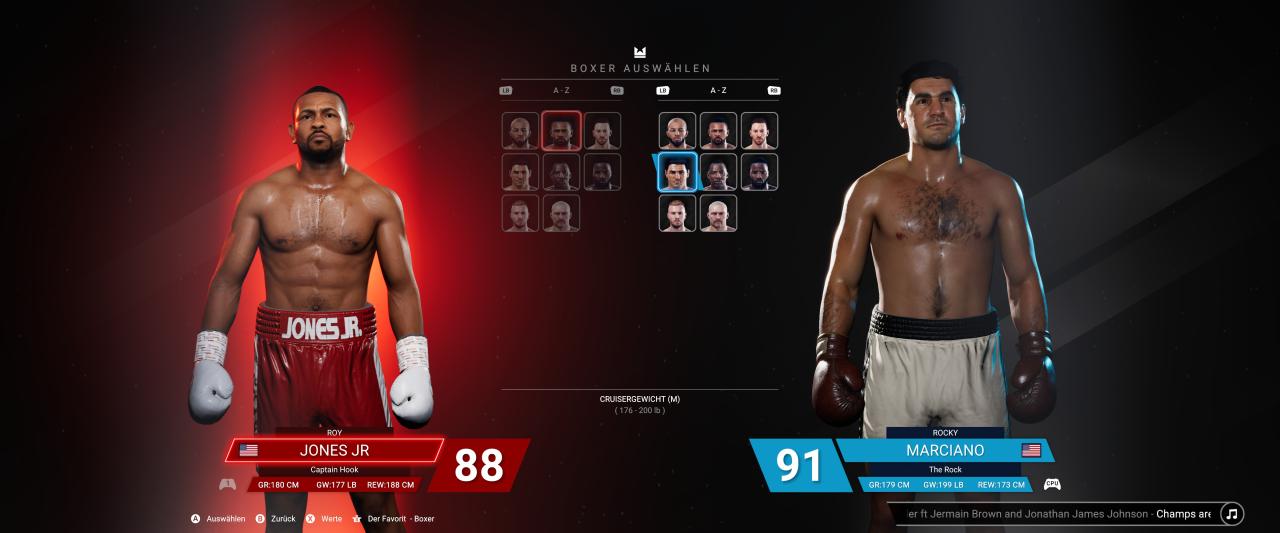The width and height of the screenshot is (1280, 533).
Task: Open the A-Z sorting above the red-side roster
Action: click(x=561, y=90)
